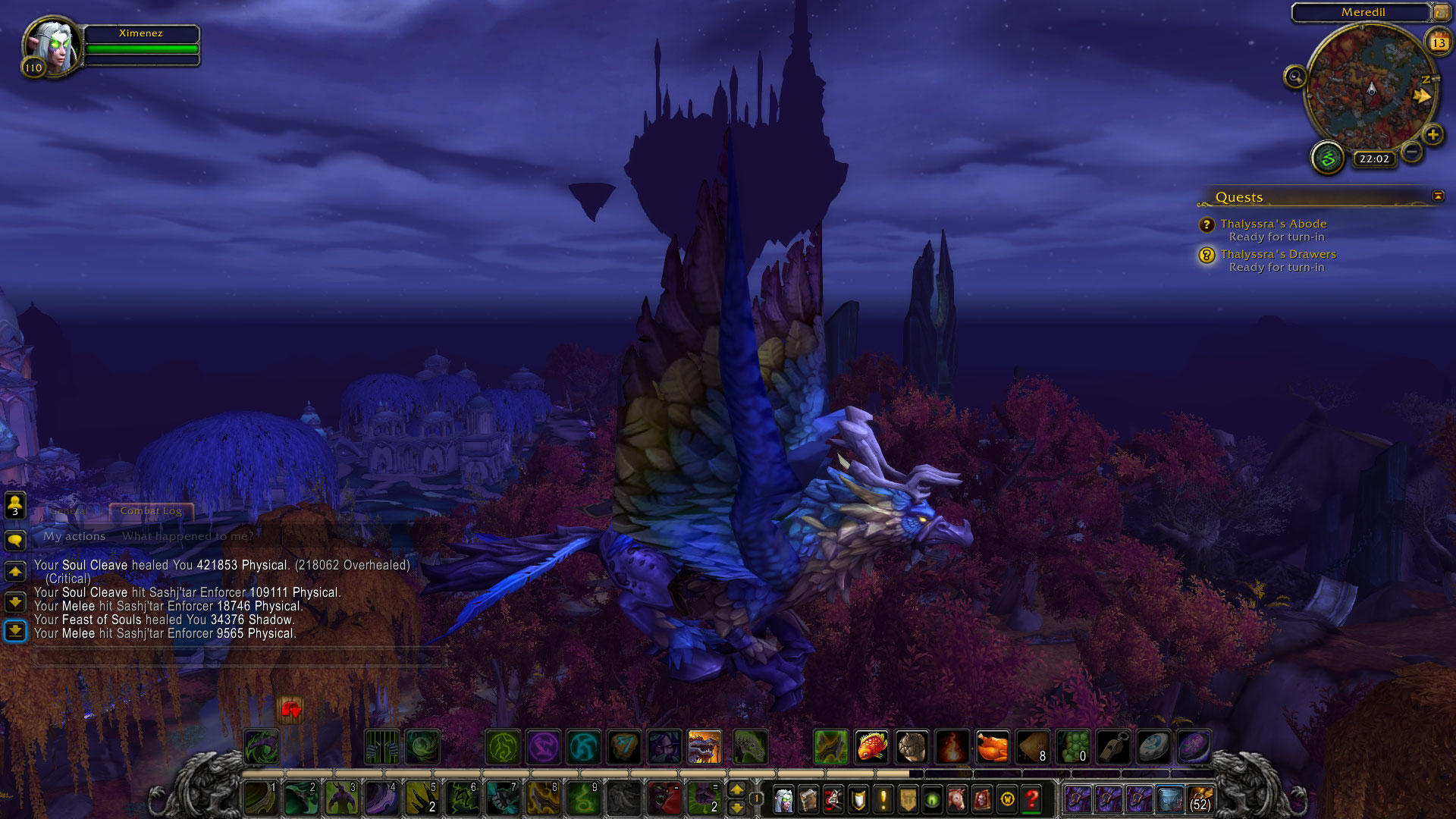The width and height of the screenshot is (1456, 819).
Task: Use the roasted chicken food item
Action: pyautogui.click(x=992, y=747)
